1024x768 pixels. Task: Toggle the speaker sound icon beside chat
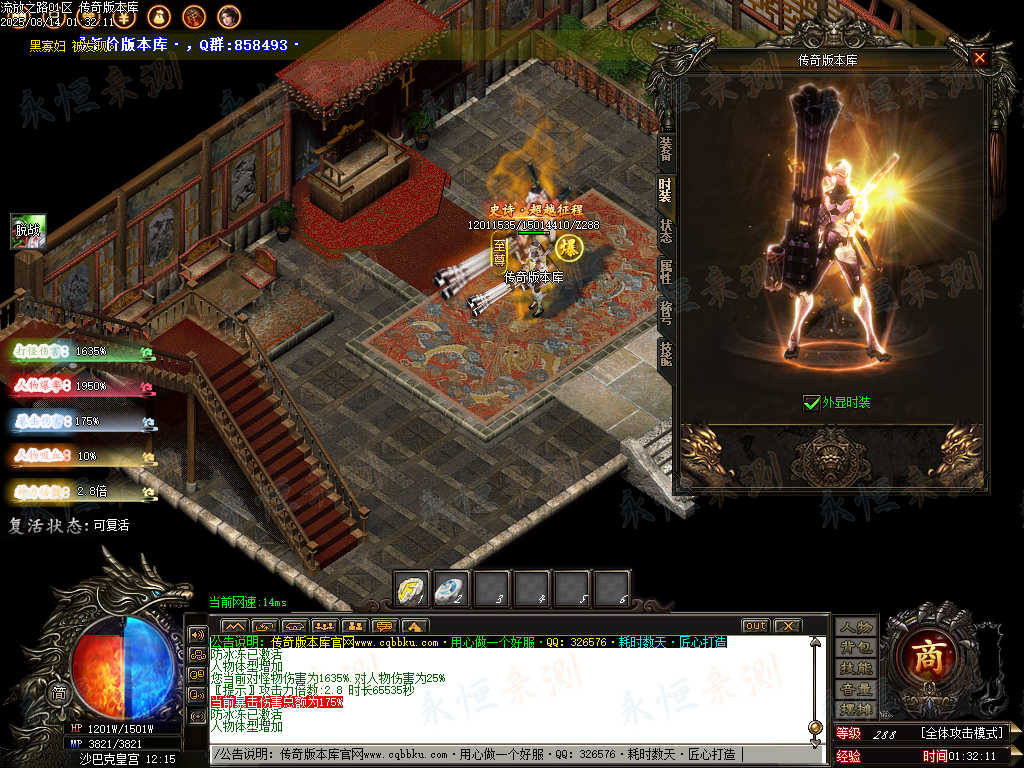point(197,634)
